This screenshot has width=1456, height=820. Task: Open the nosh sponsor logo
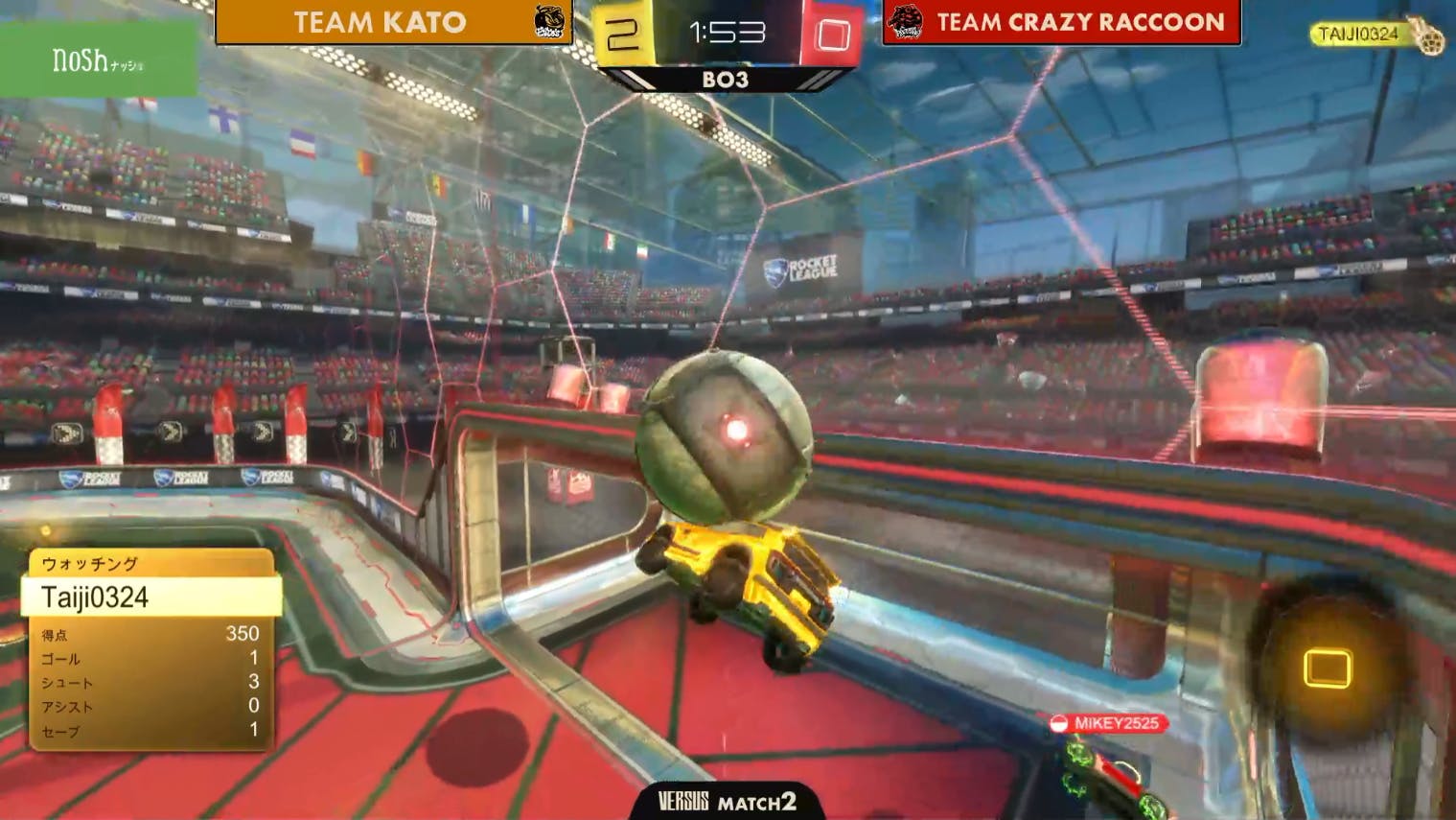98,61
